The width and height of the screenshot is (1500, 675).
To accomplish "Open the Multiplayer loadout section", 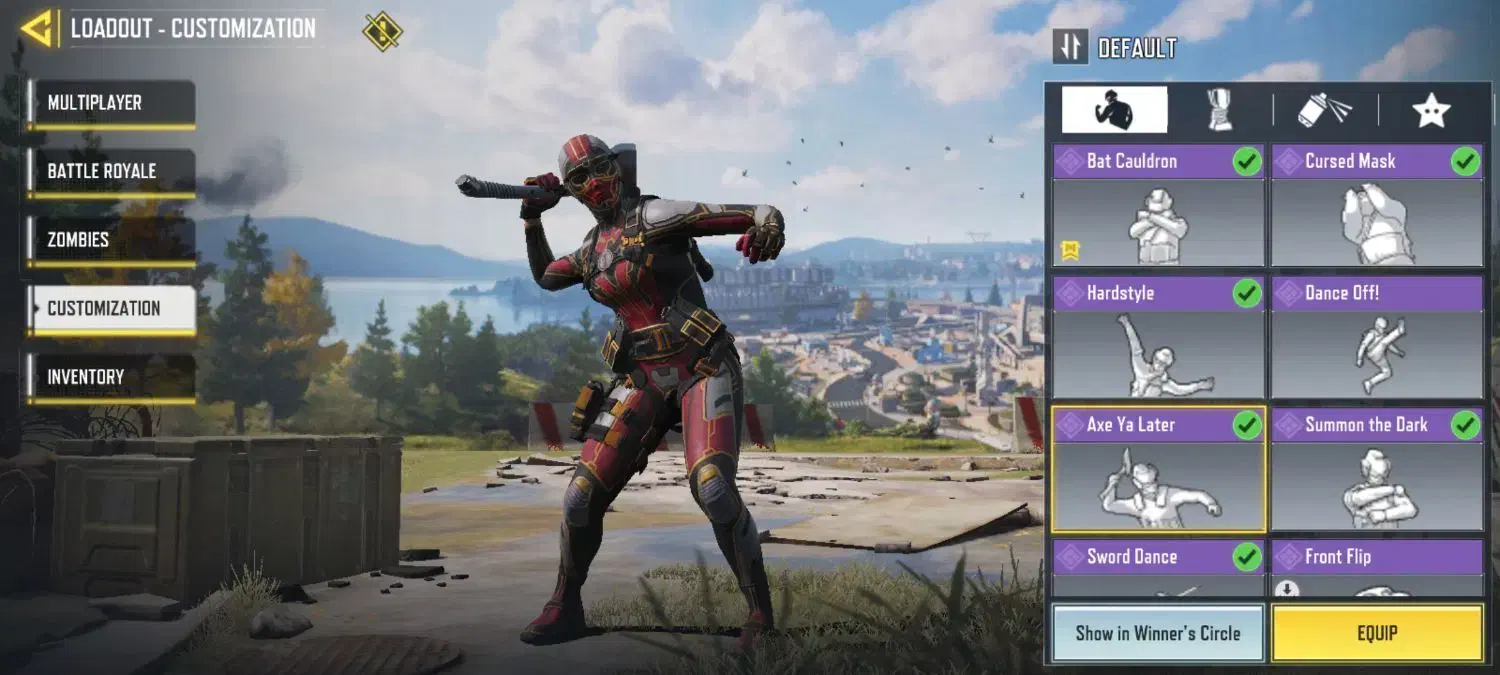I will click(x=110, y=103).
